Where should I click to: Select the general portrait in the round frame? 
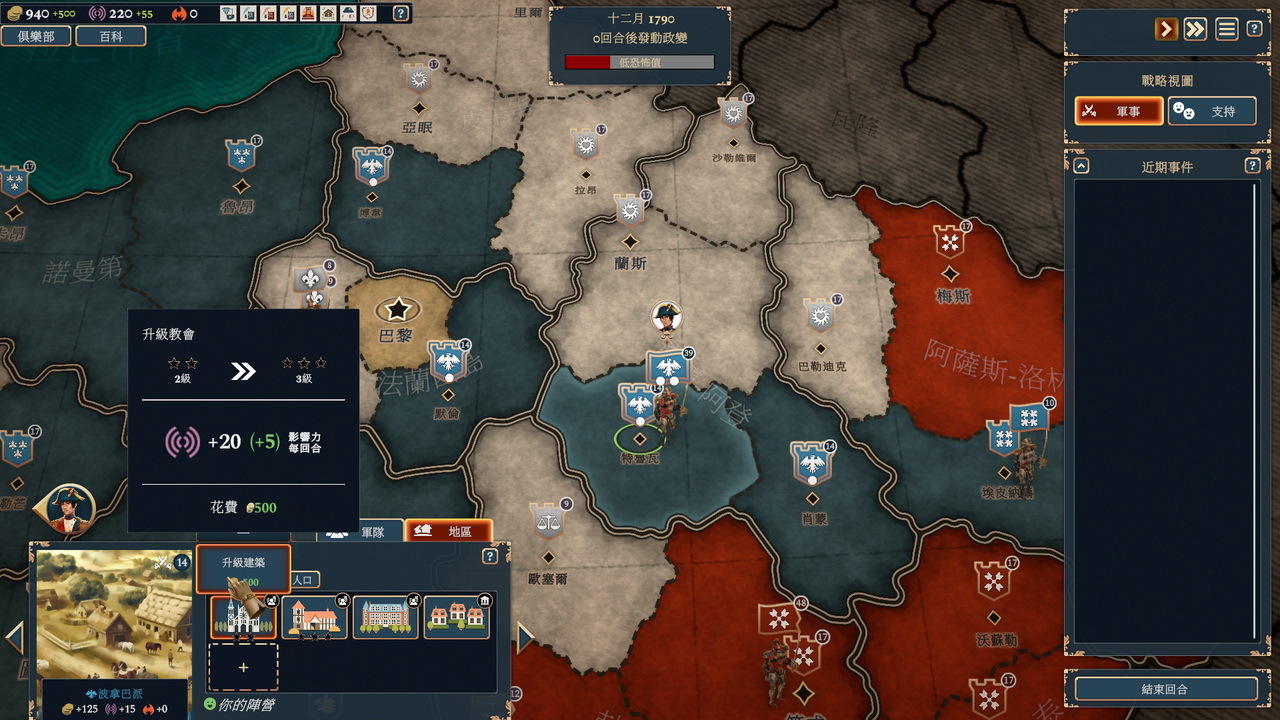(70, 508)
